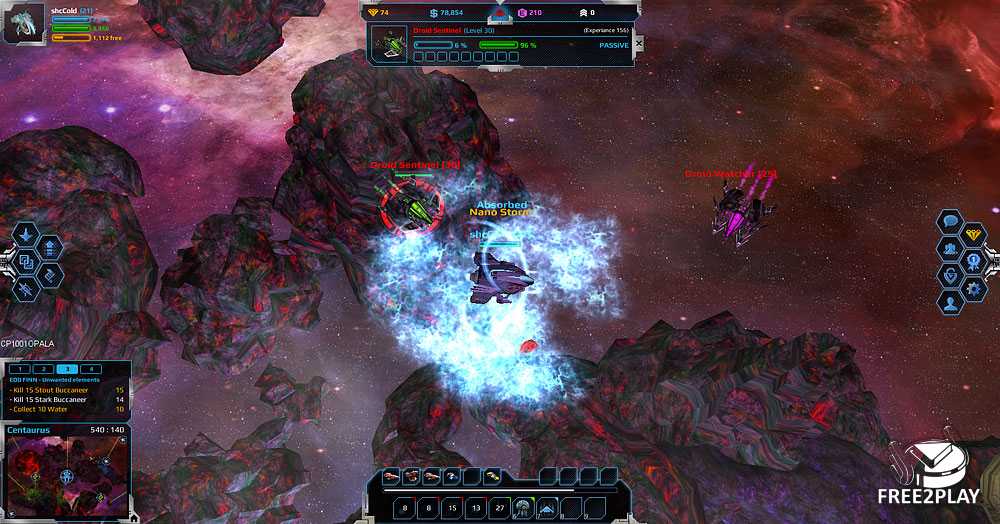Open the gear settings hexagon
Screen dimensions: 1000x524
click(x=975, y=288)
